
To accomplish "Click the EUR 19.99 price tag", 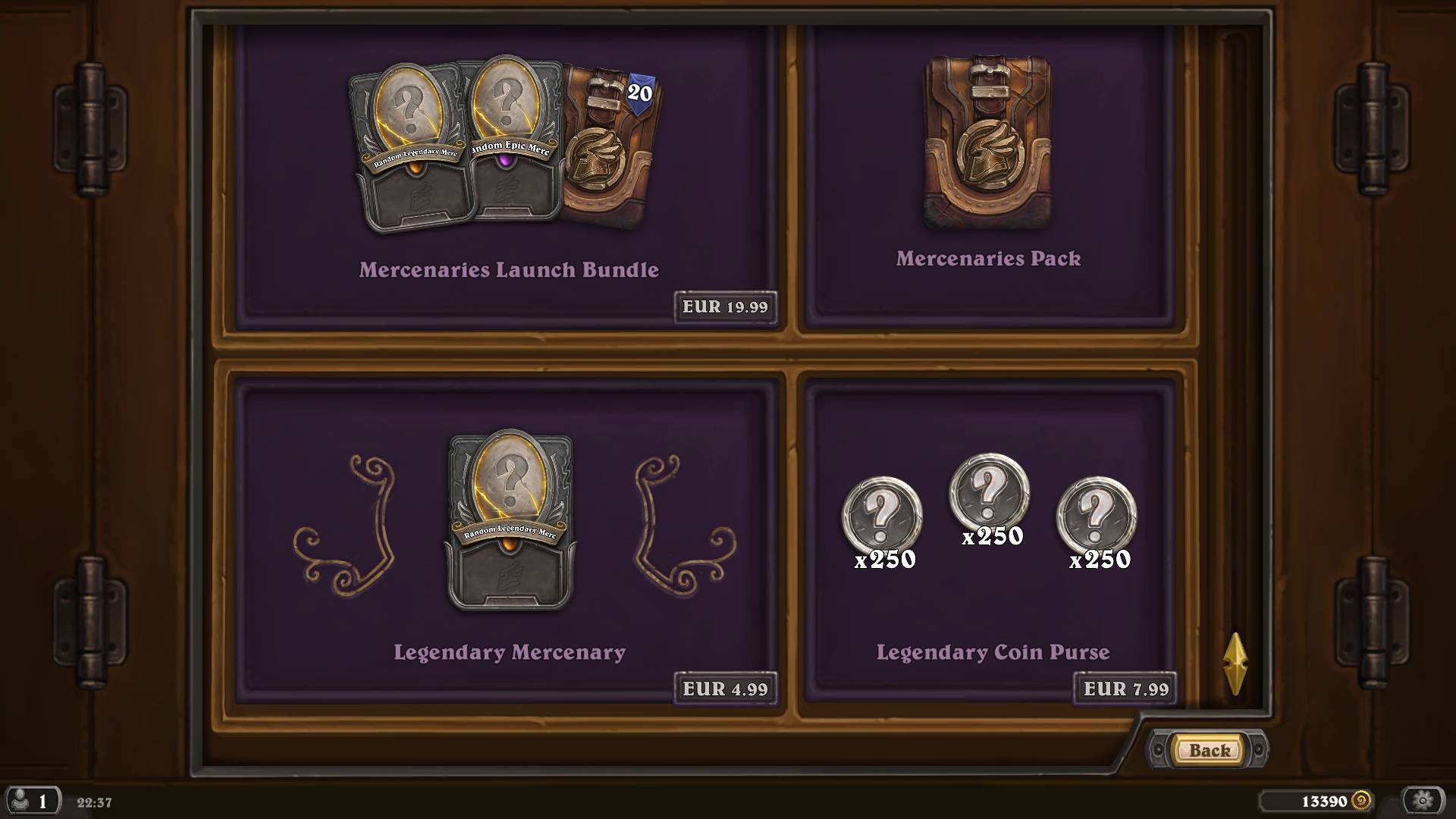I will pos(725,307).
